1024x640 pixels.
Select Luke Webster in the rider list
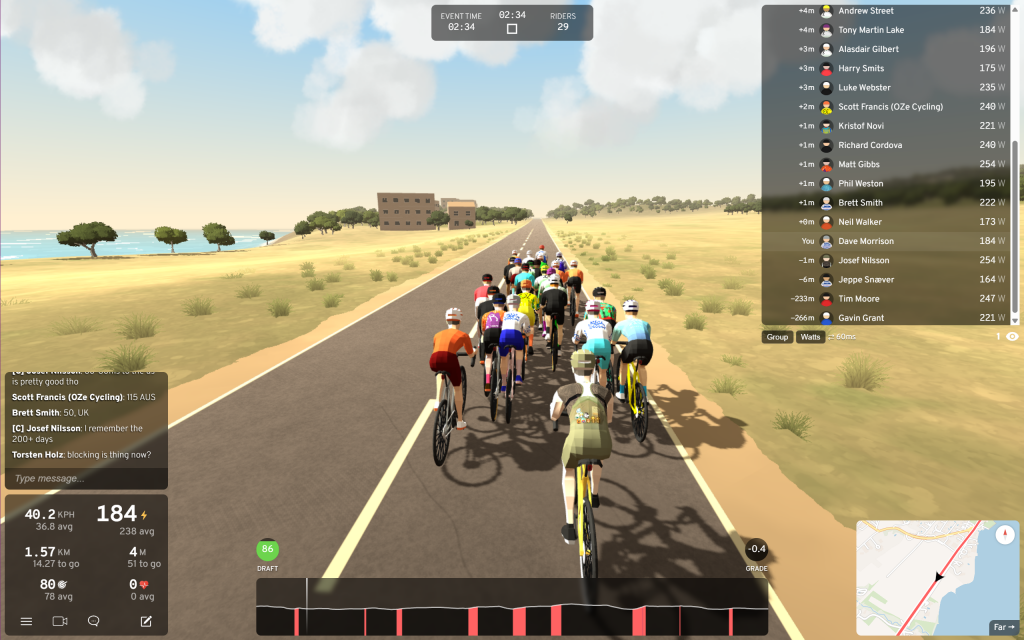tap(890, 88)
